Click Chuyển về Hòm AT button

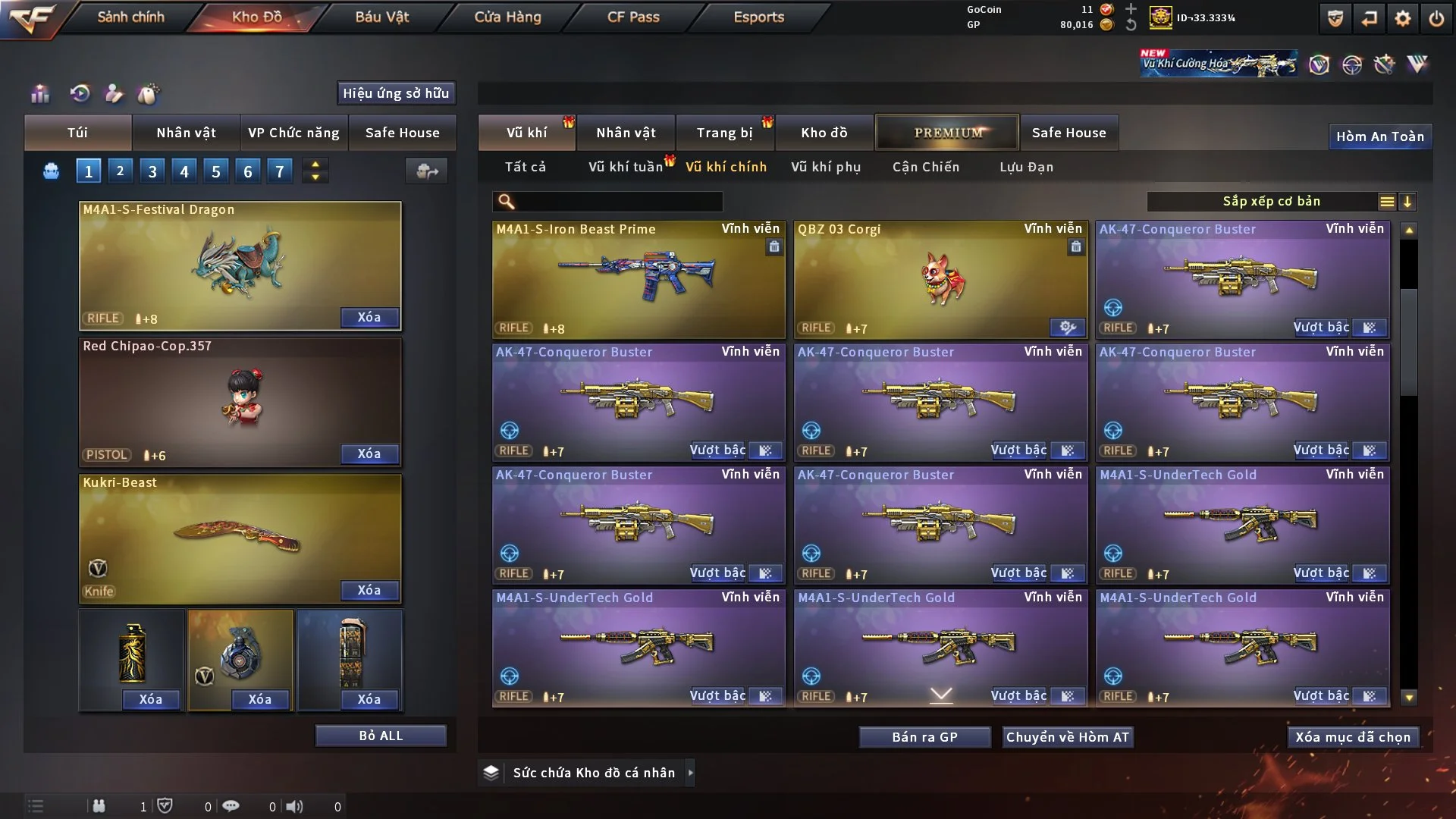pos(1067,737)
